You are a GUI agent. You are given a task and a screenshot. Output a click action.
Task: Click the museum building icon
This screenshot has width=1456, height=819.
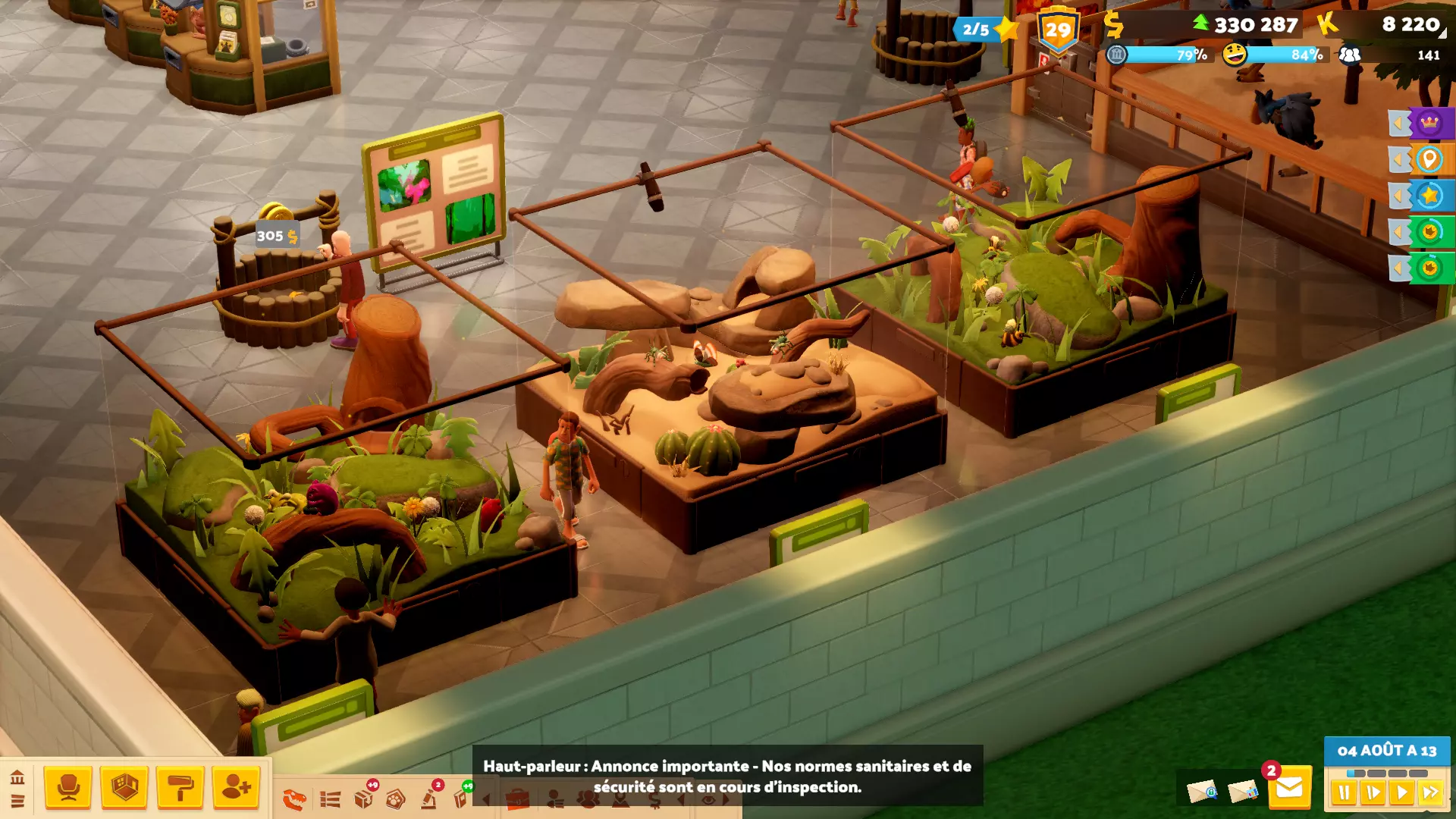[17, 777]
